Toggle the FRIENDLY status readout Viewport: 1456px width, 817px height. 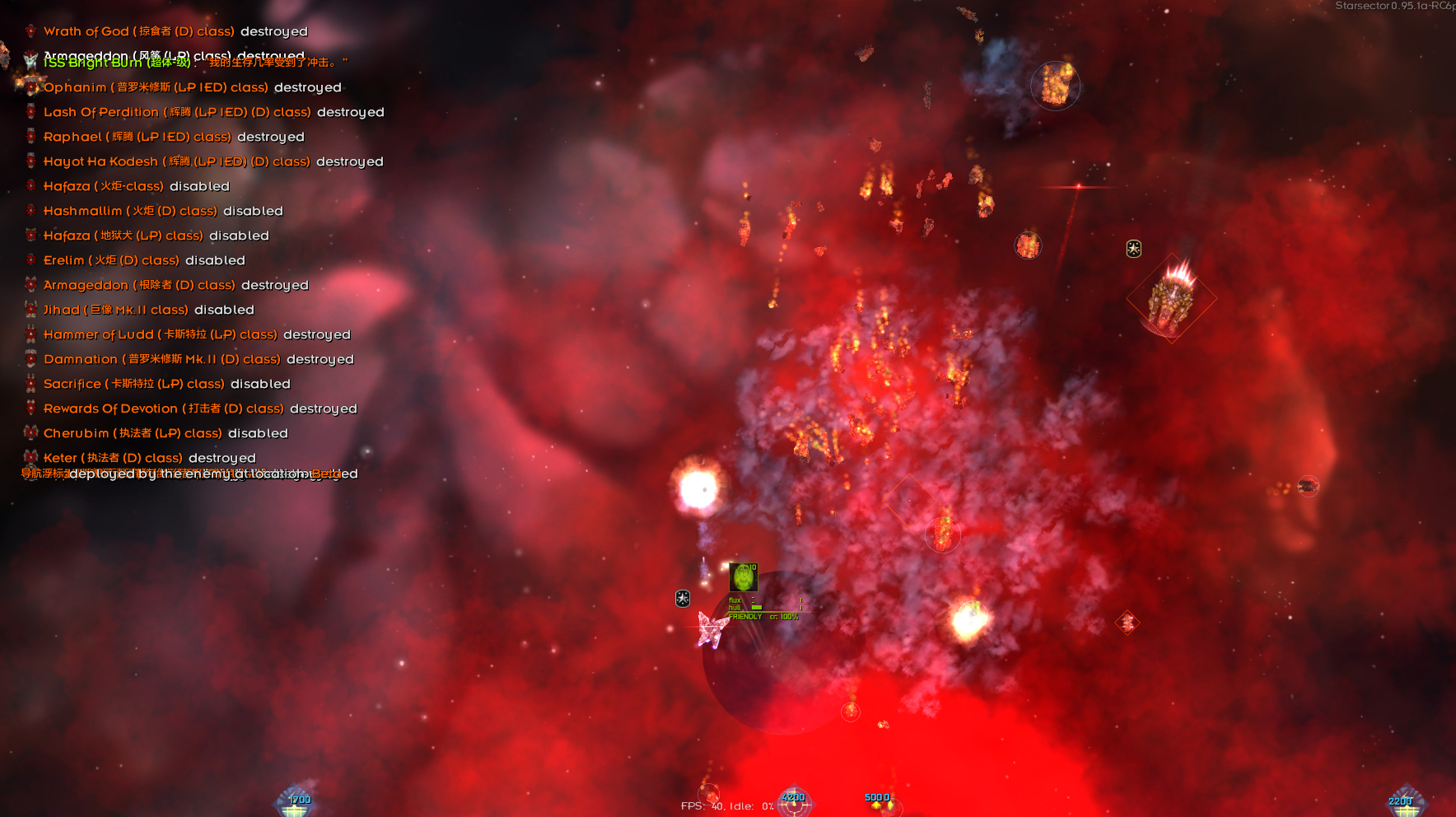(746, 615)
